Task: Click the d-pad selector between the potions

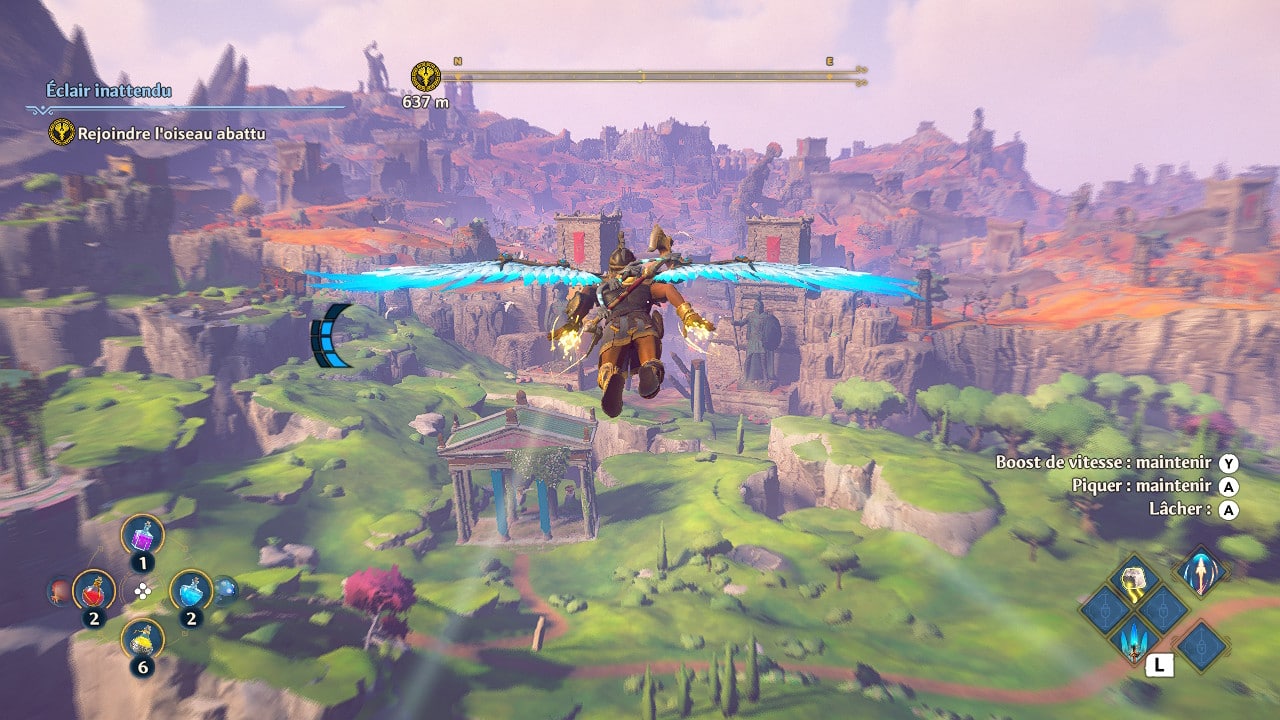Action: [142, 591]
